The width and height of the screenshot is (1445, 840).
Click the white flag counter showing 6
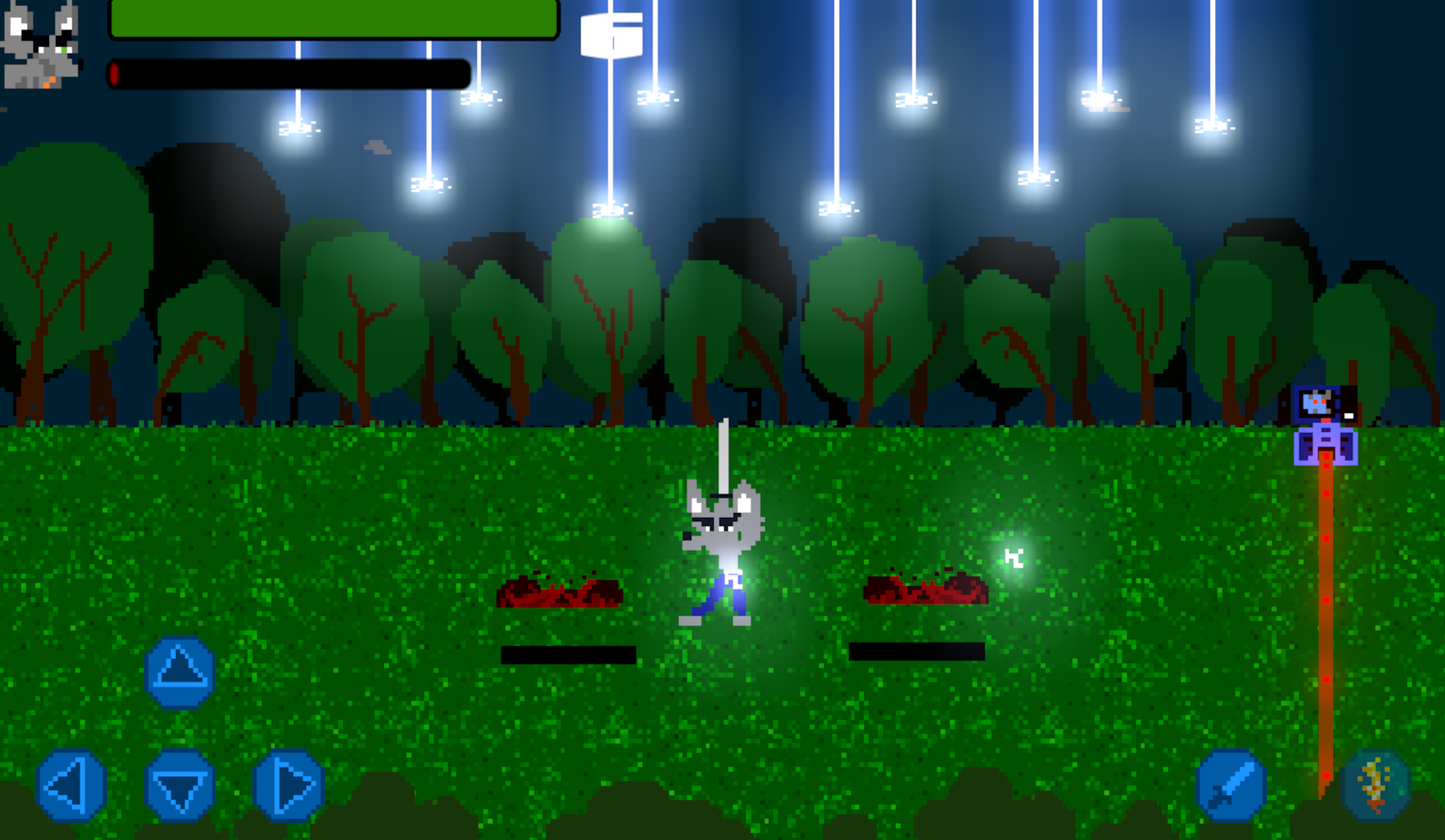[612, 35]
